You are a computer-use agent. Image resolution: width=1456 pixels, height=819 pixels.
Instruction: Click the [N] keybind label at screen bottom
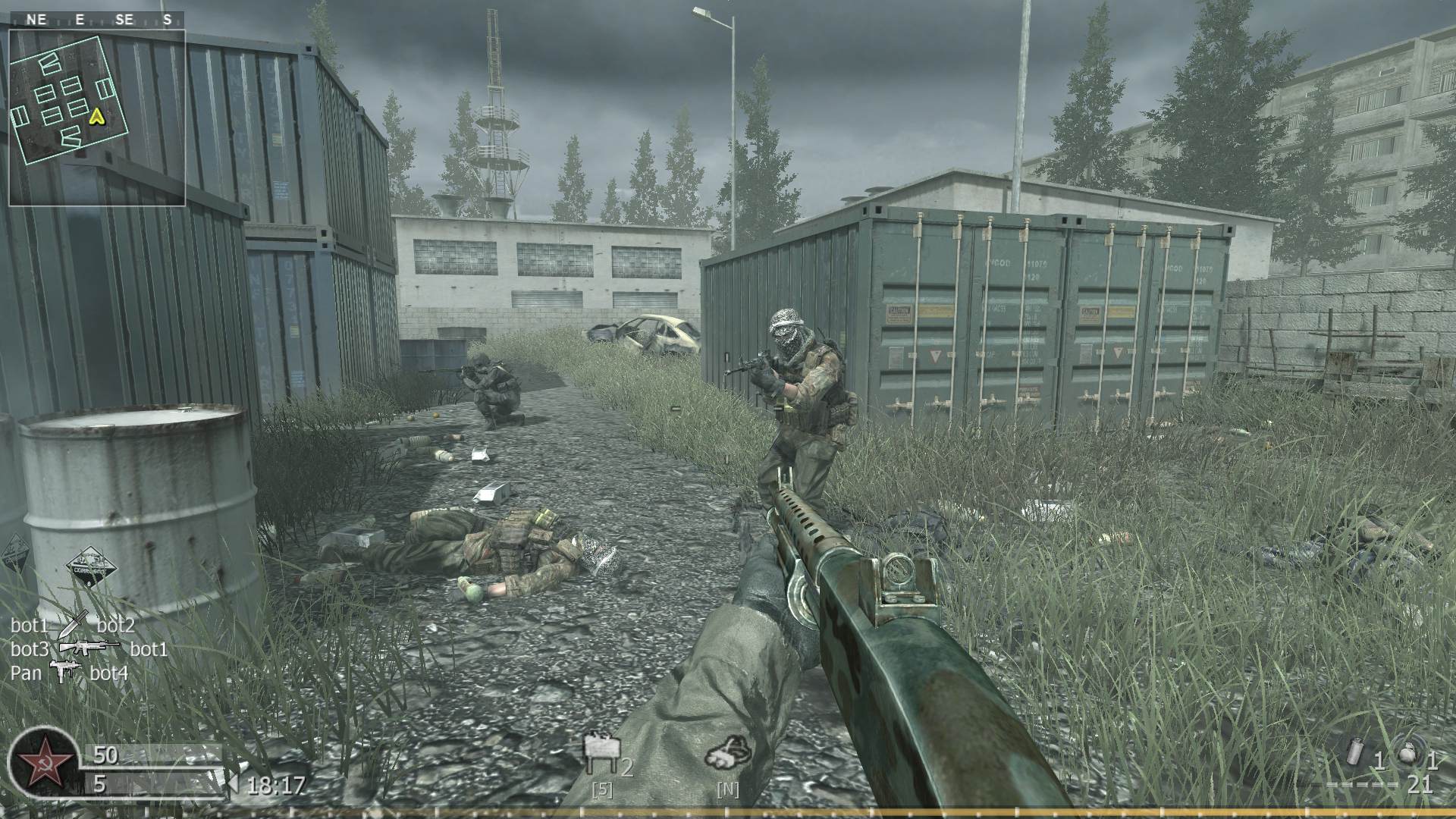[729, 789]
